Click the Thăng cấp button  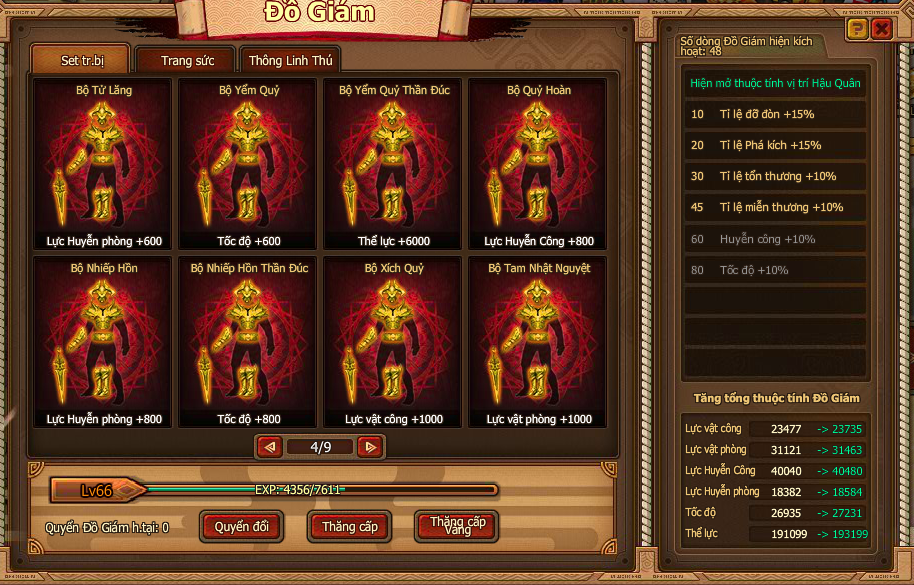[x=350, y=526]
